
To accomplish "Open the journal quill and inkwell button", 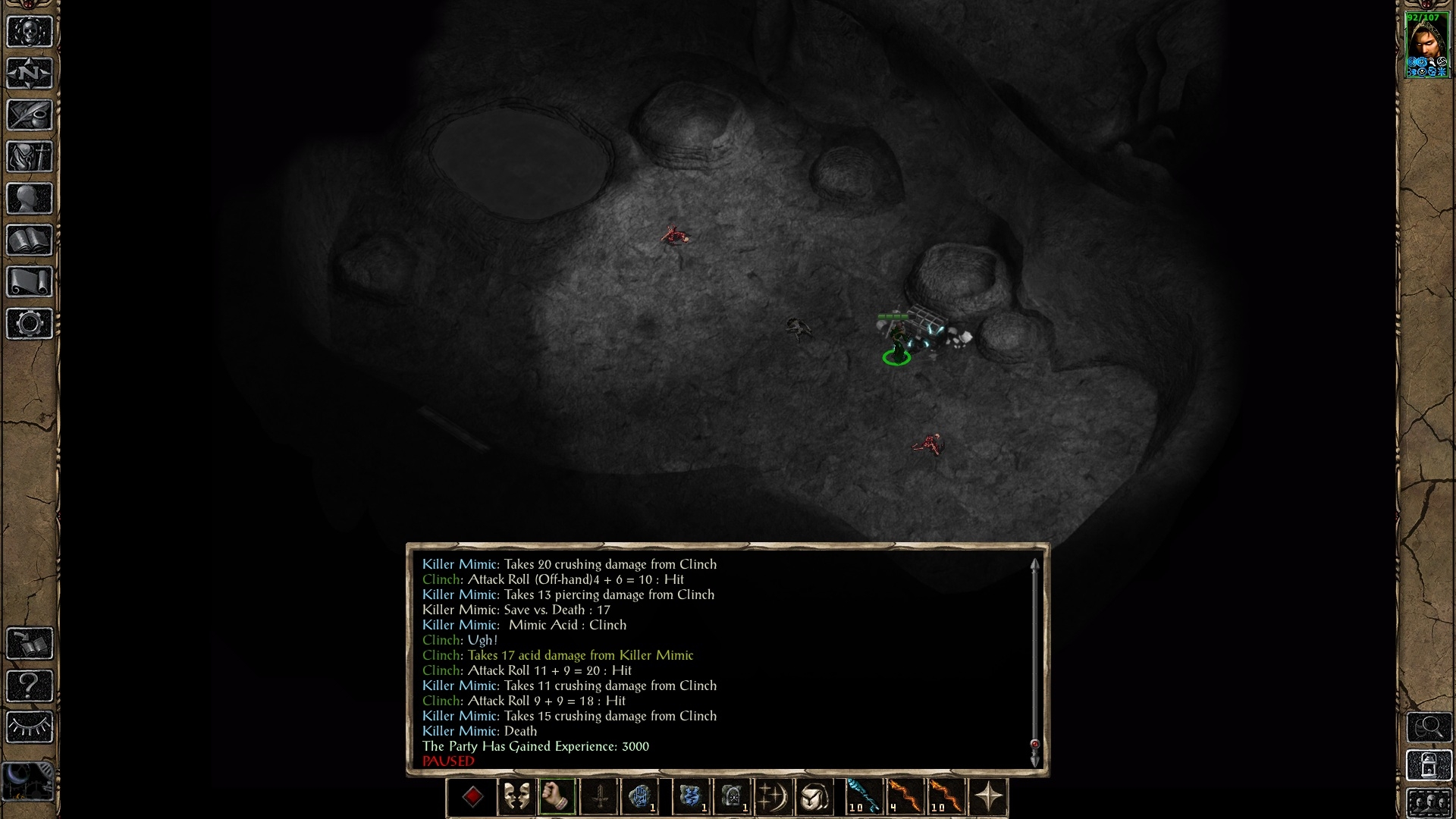I will point(30,115).
